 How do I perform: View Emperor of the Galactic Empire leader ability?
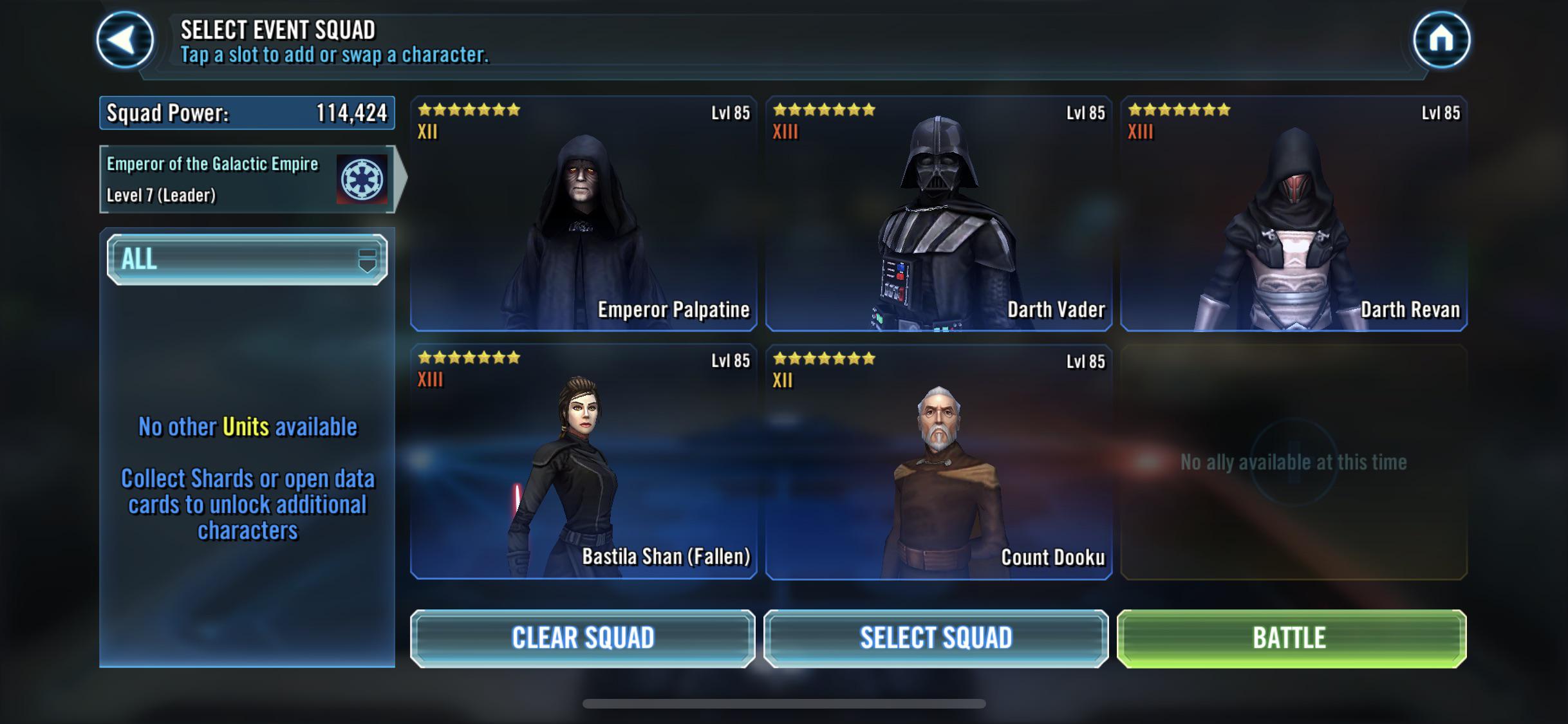pos(247,179)
